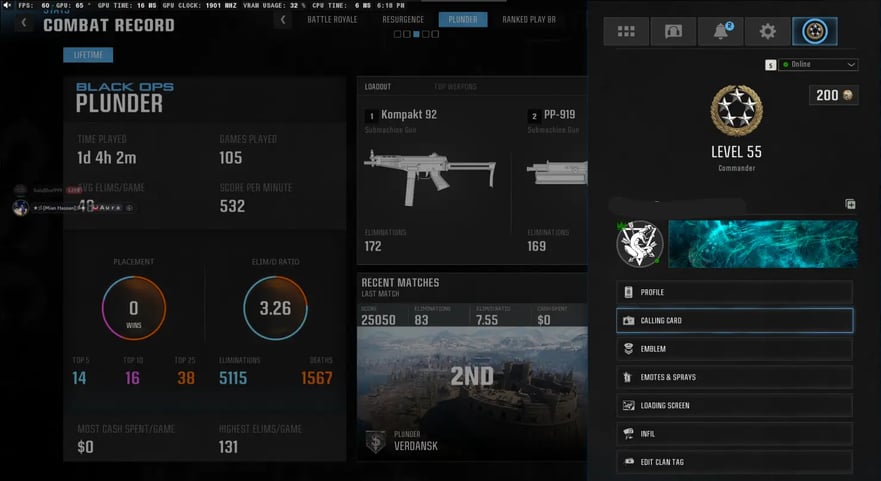Open the gear settings icon
Image resolution: width=881 pixels, height=481 pixels.
pos(767,31)
